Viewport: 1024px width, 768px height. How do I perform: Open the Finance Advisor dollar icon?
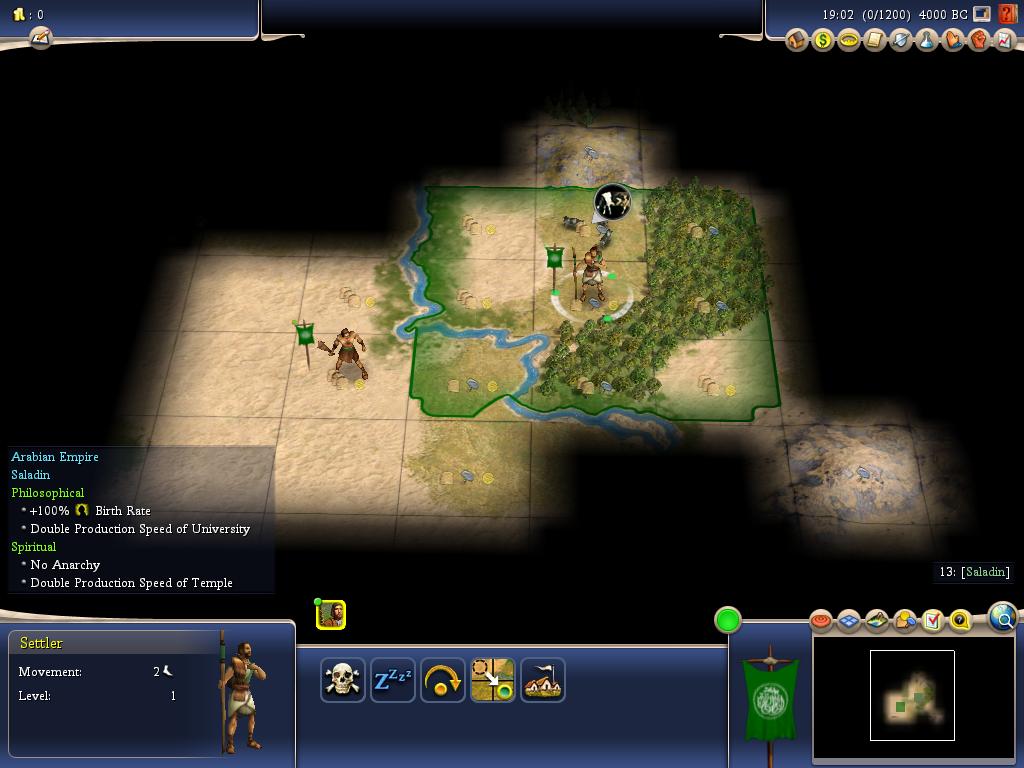point(823,41)
